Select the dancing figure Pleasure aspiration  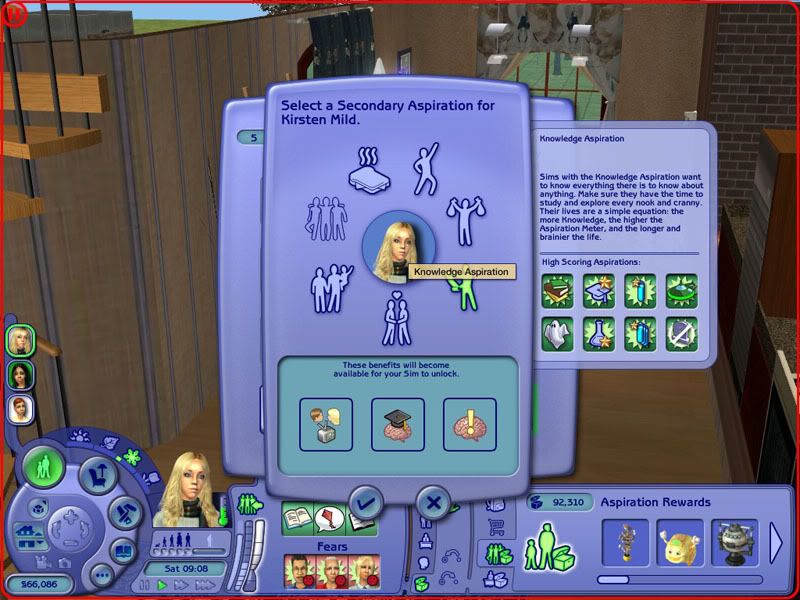click(430, 167)
